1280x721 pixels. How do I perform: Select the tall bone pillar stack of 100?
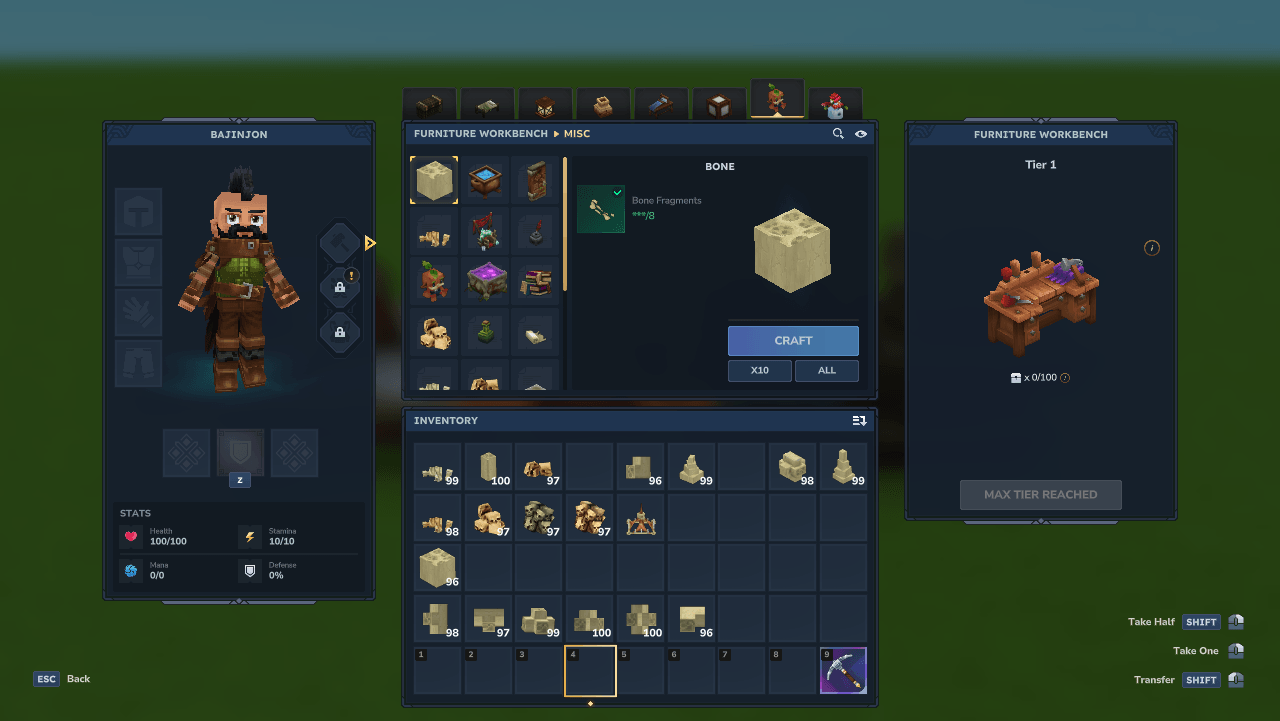(489, 466)
